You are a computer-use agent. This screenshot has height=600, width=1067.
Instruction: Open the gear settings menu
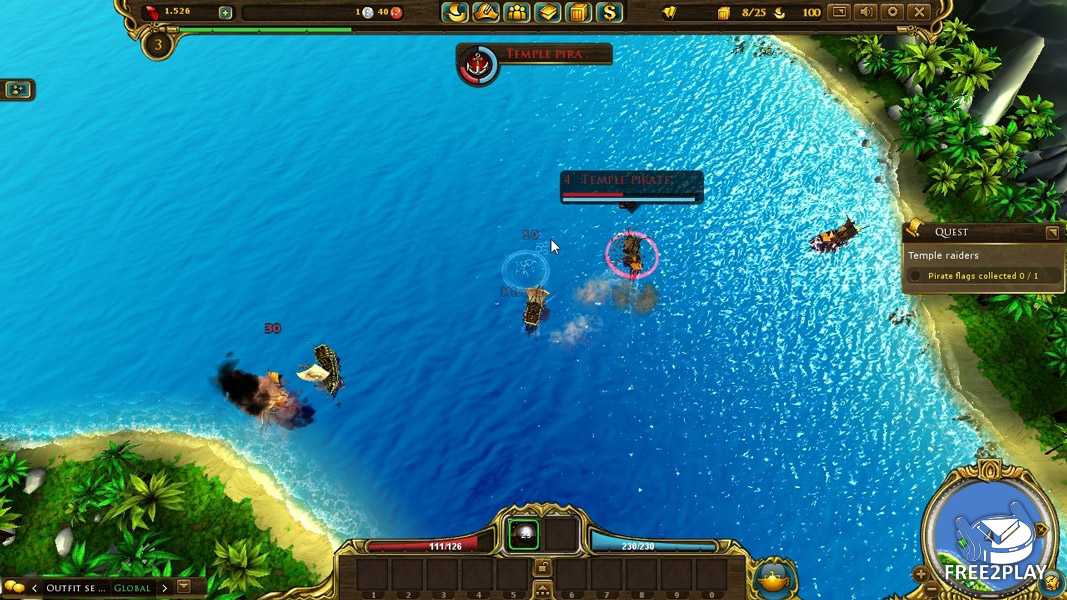click(892, 12)
